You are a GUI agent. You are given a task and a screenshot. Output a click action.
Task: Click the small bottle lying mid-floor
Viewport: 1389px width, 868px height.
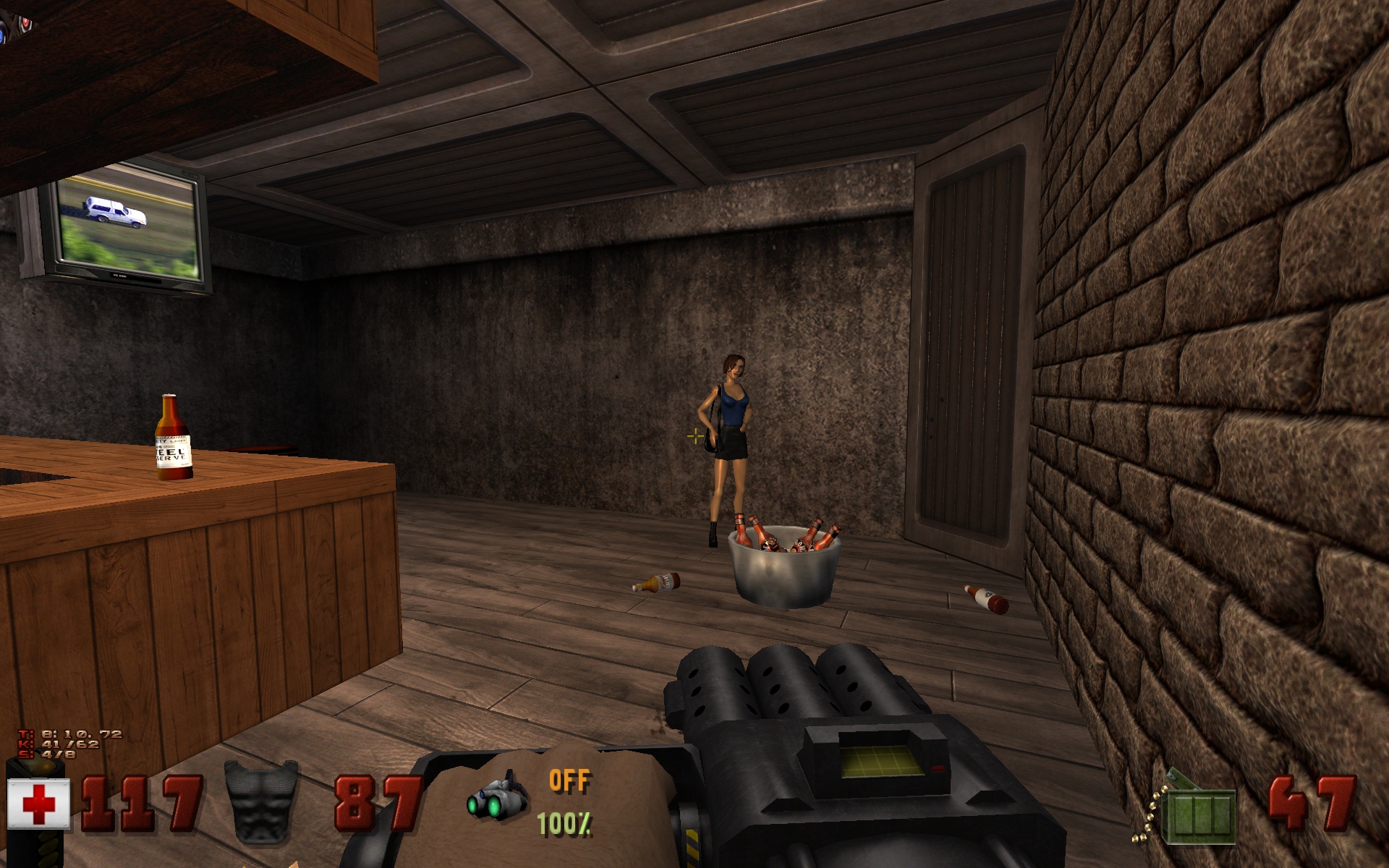pyautogui.click(x=657, y=581)
